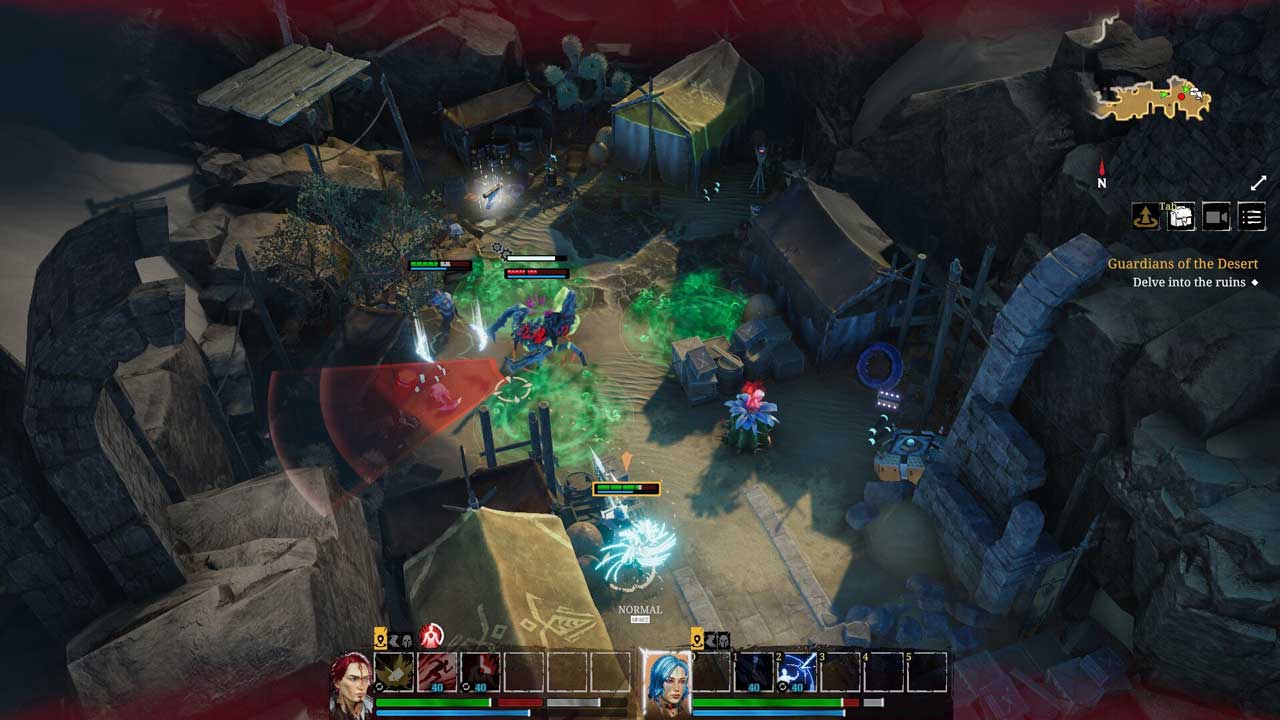This screenshot has height=720, width=1280.
Task: Toggle the camera mode icon
Action: point(1216,216)
